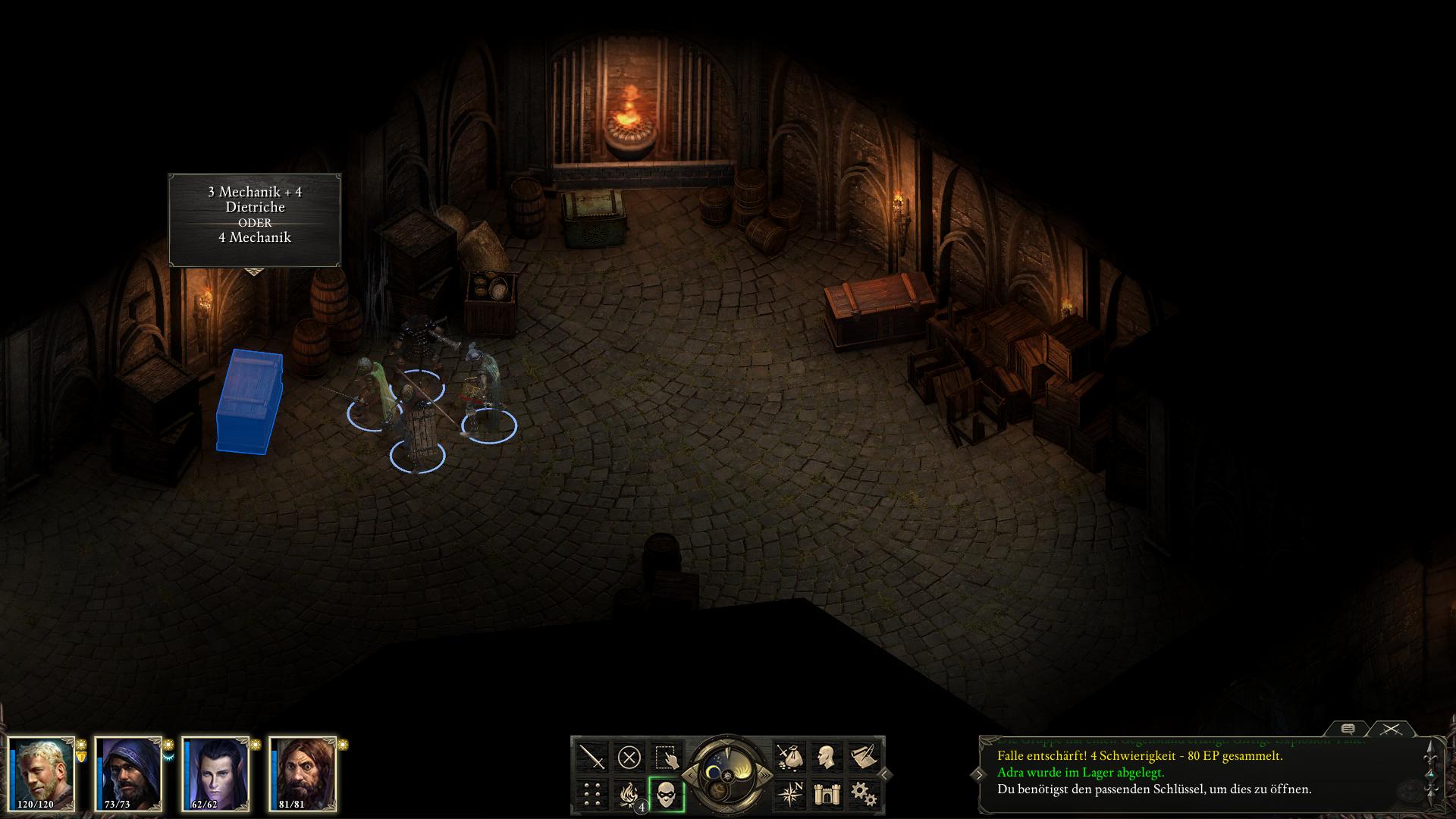Cancel the current action with the X button

point(629,757)
